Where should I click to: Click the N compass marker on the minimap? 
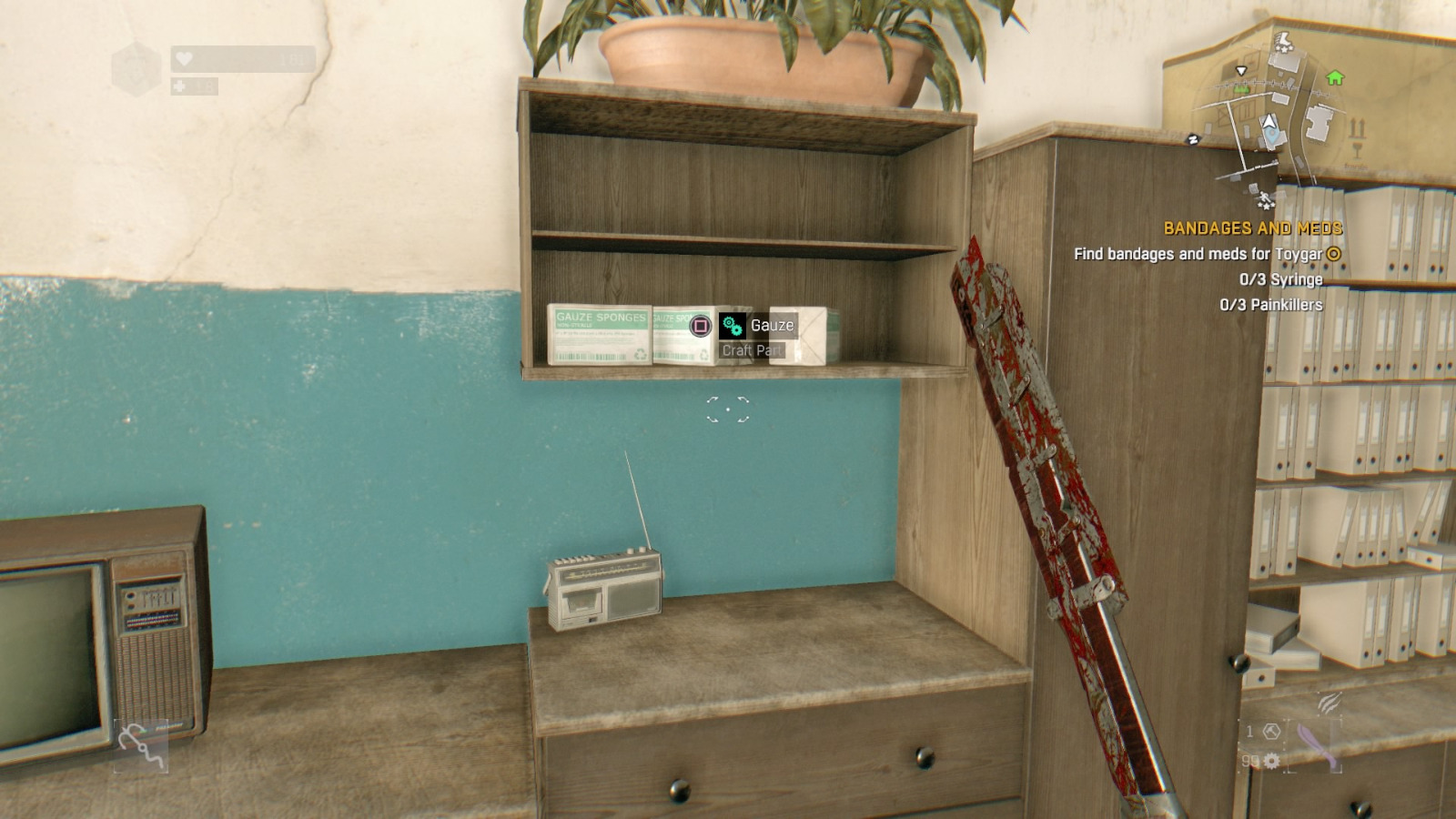click(1192, 138)
